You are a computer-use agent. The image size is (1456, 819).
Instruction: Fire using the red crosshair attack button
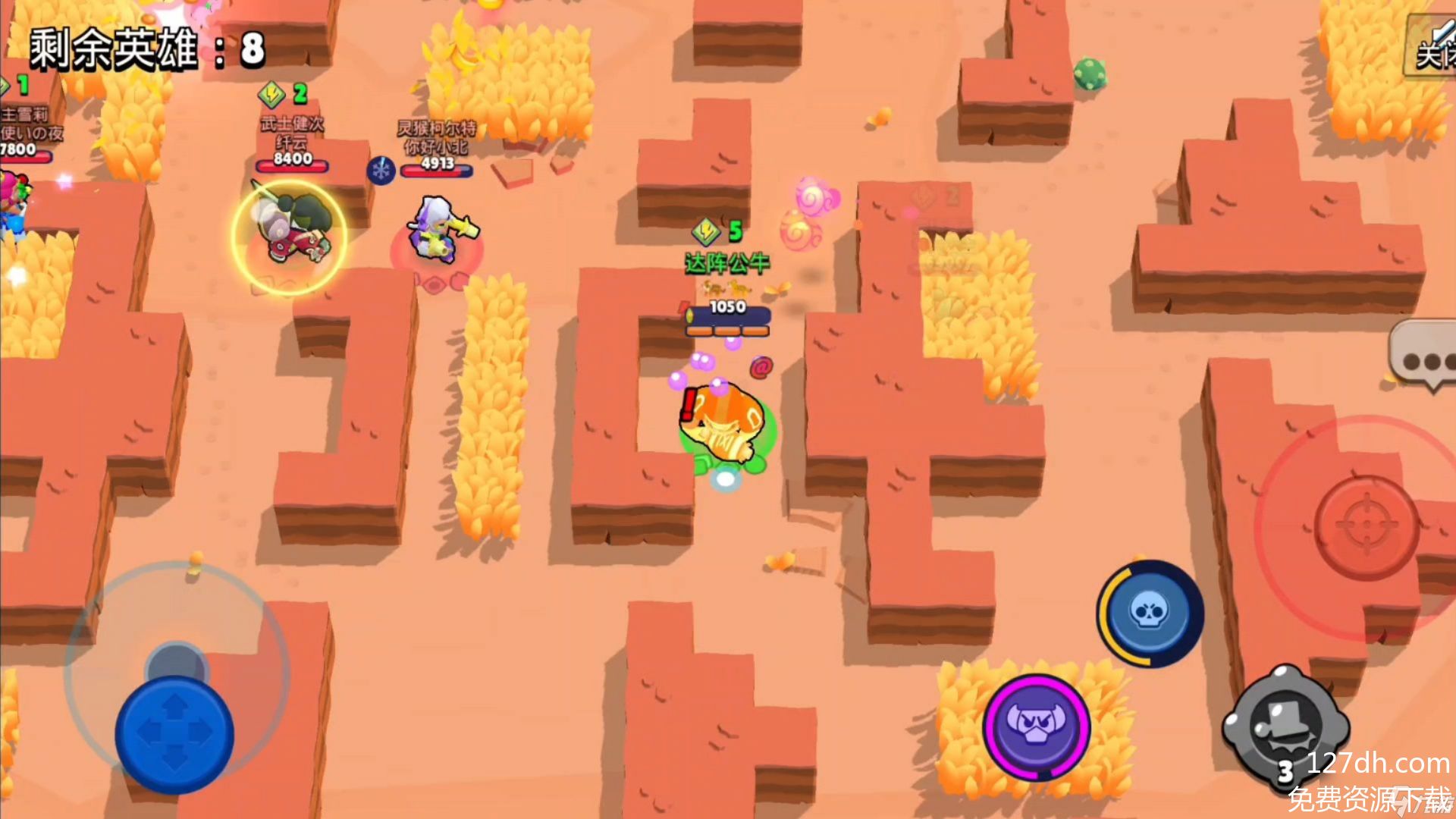(1366, 526)
